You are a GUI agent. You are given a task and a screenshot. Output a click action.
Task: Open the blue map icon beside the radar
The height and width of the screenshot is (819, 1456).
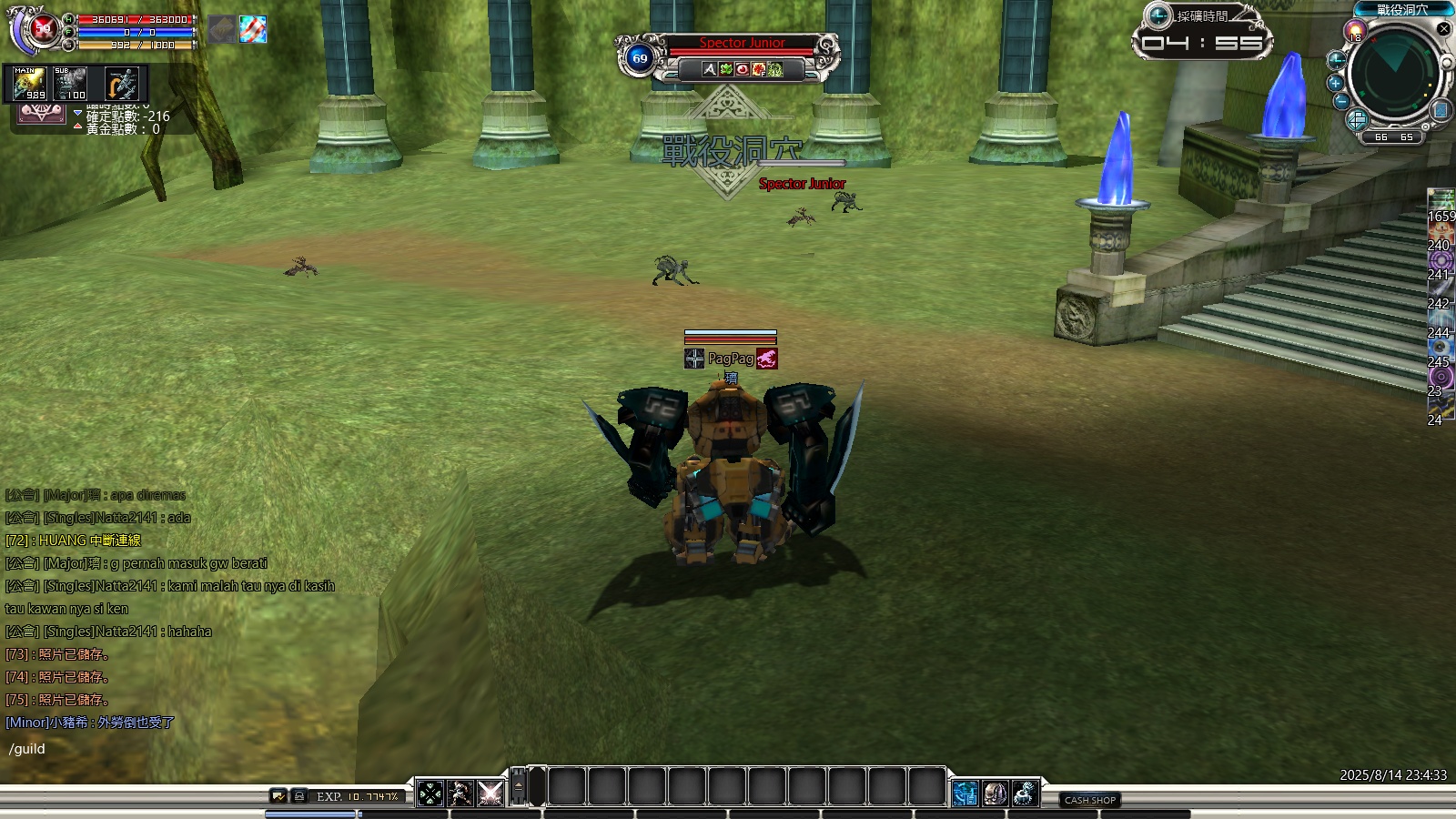click(x=1441, y=111)
